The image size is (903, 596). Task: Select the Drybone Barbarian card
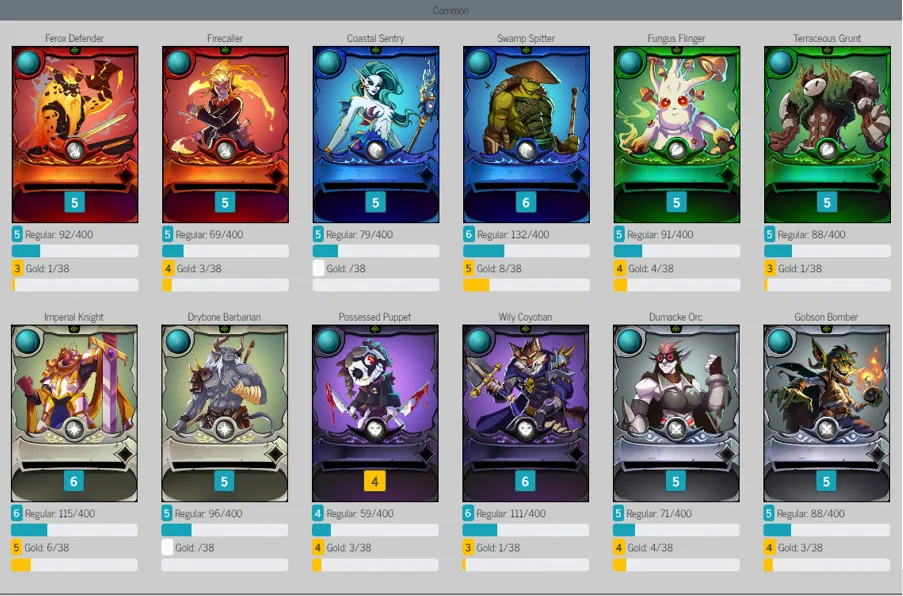pos(225,412)
